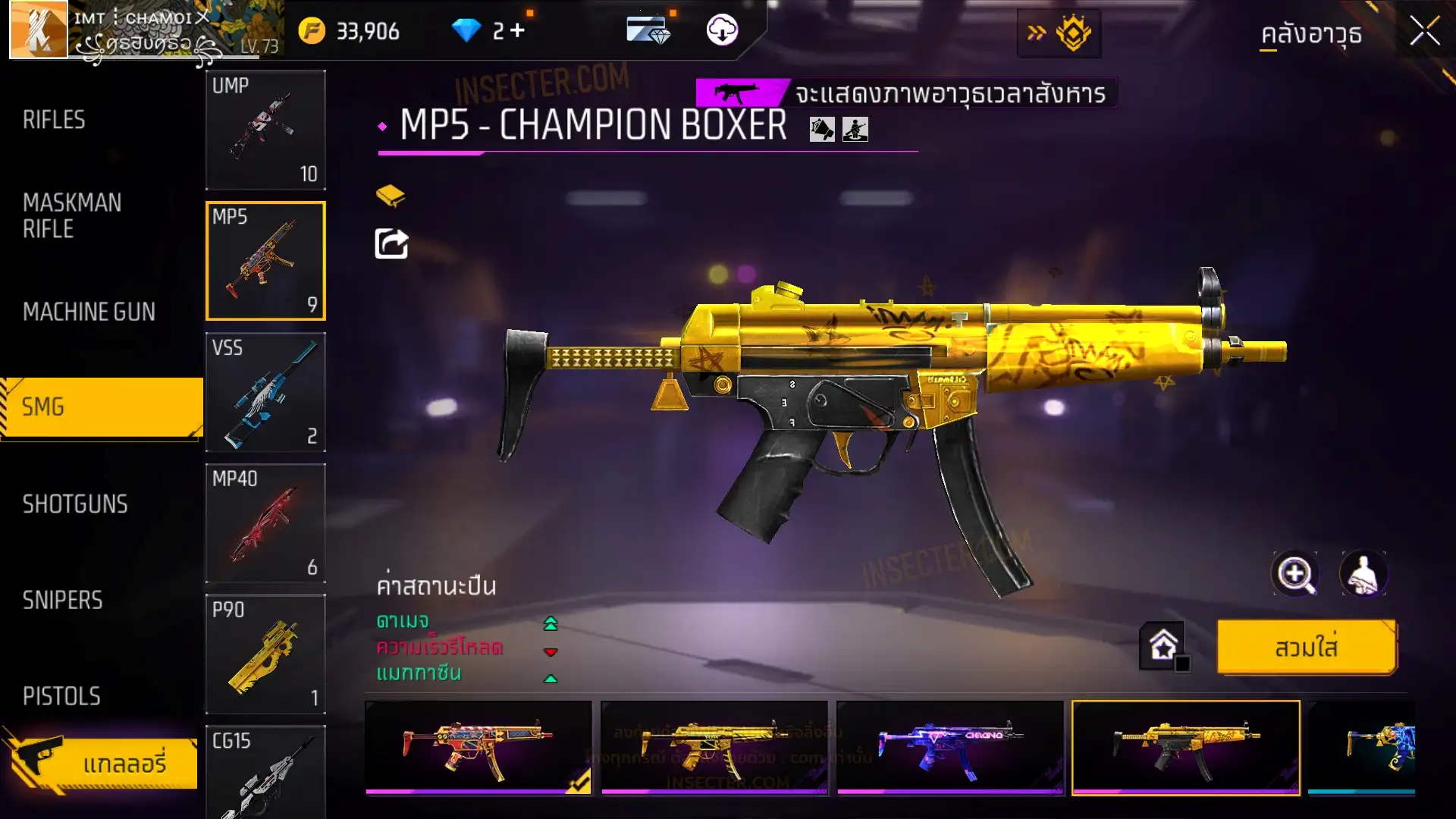The height and width of the screenshot is (819, 1456).
Task: Choose the SHOTGUNS category
Action: [75, 504]
